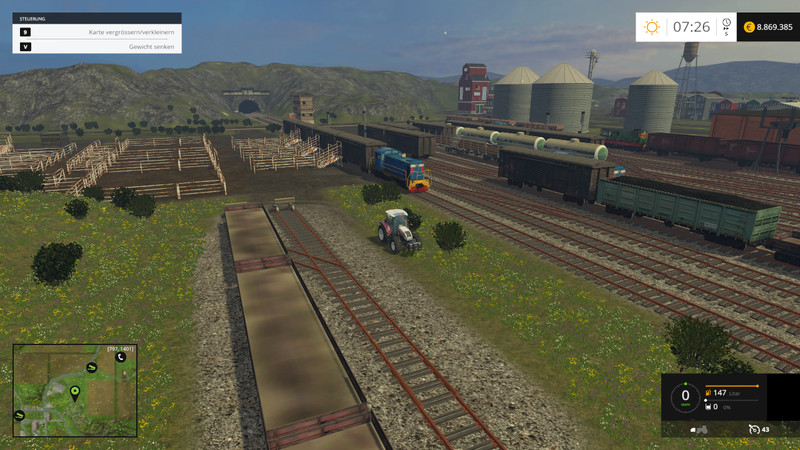Click the phone marker on the minimap
Image resolution: width=800 pixels, height=450 pixels.
tap(120, 357)
